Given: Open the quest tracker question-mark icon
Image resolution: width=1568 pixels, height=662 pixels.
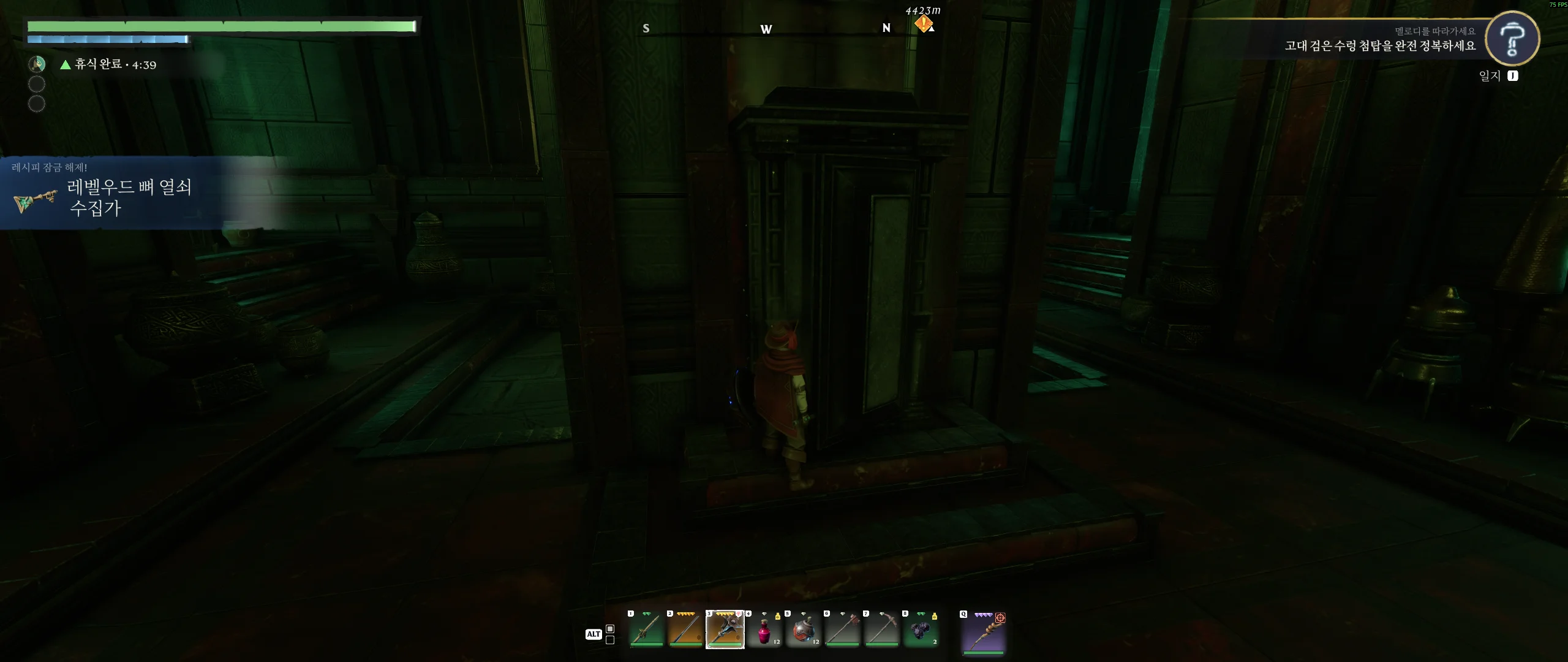Looking at the screenshot, I should tap(1512, 39).
